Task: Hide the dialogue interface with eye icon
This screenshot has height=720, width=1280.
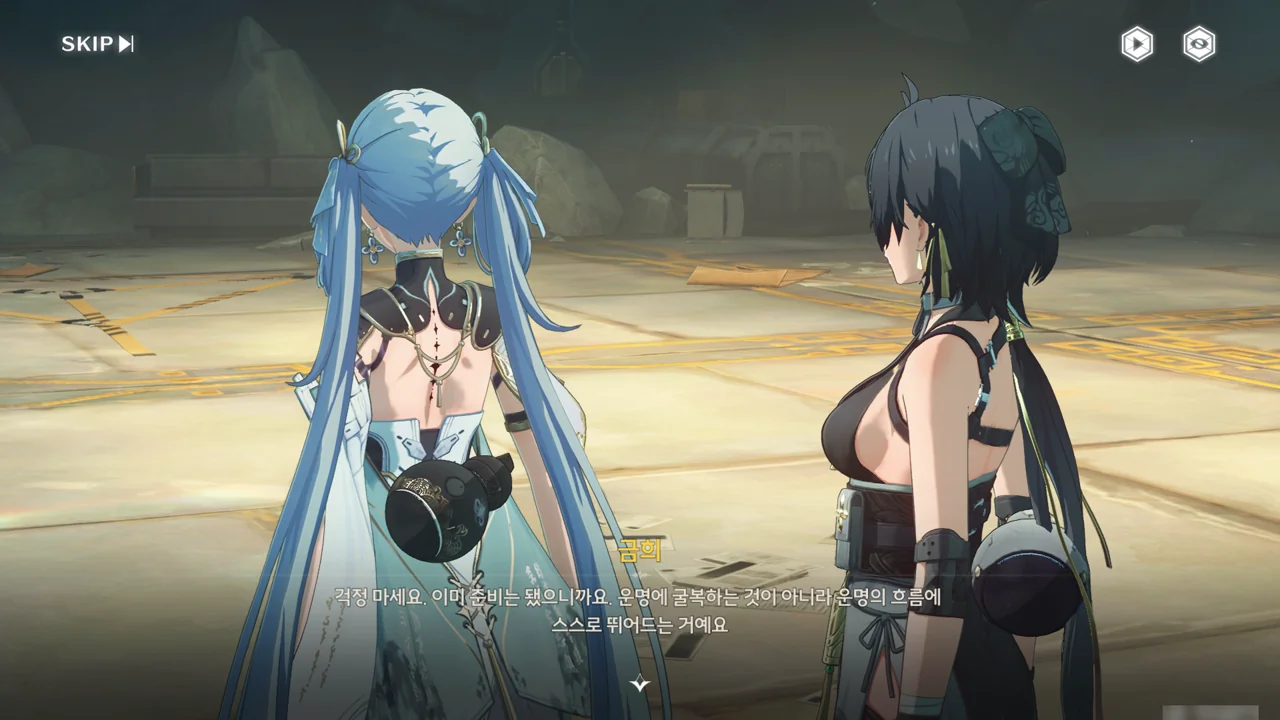Action: coord(1199,44)
